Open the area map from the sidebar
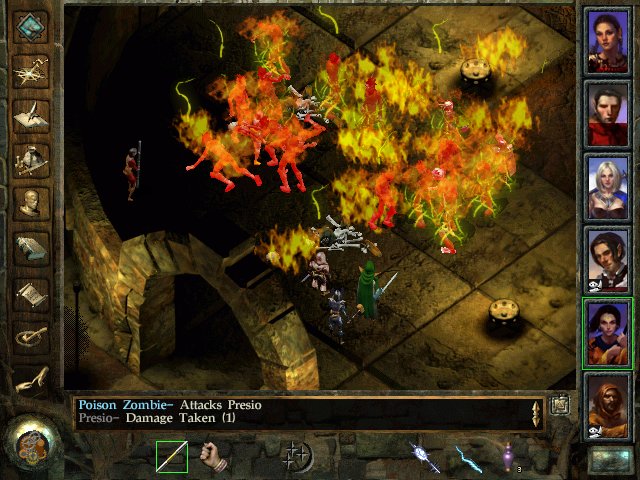Viewport: 640px width, 480px height. tap(32, 72)
